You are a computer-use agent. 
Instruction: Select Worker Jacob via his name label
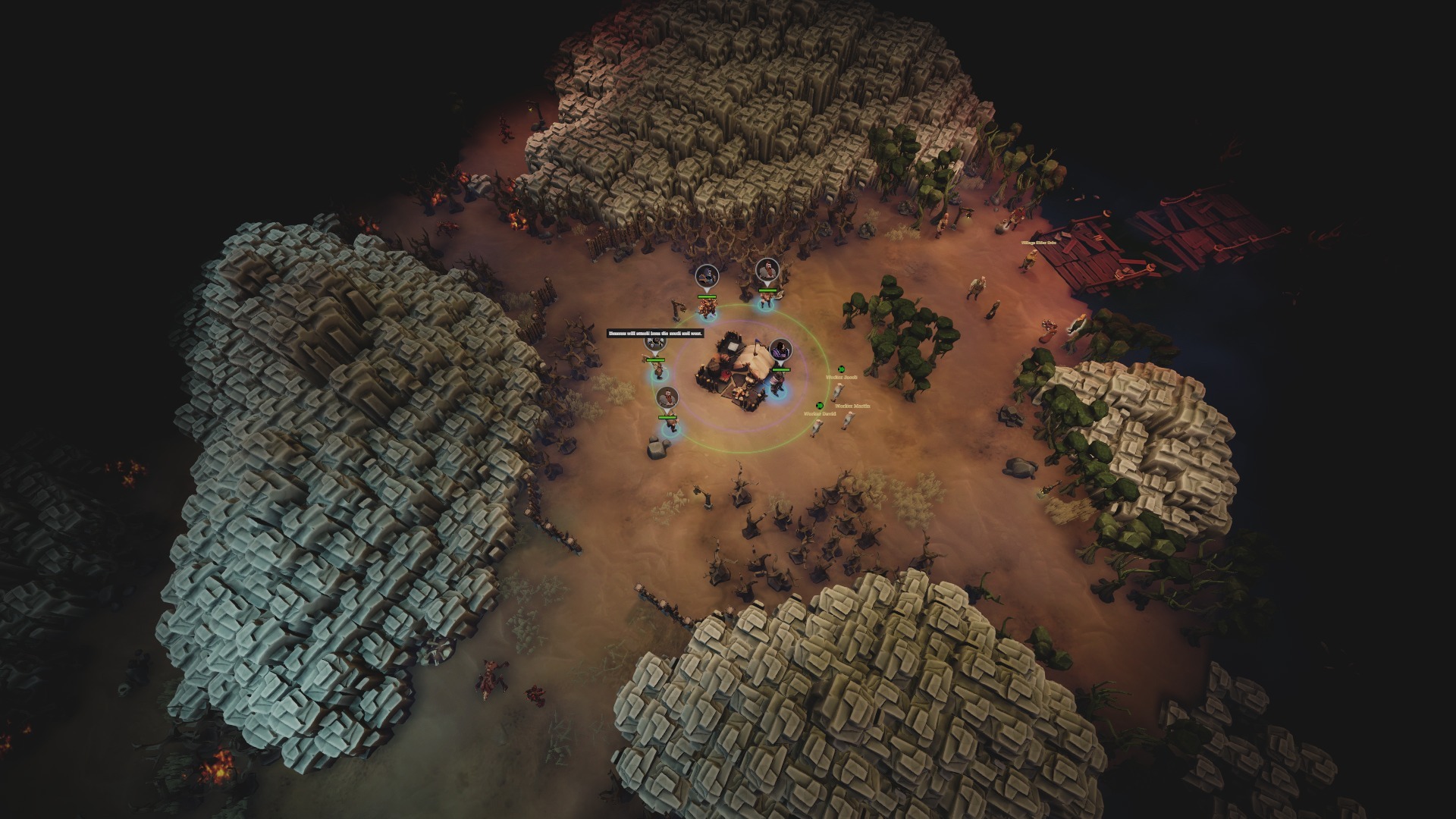click(x=842, y=377)
